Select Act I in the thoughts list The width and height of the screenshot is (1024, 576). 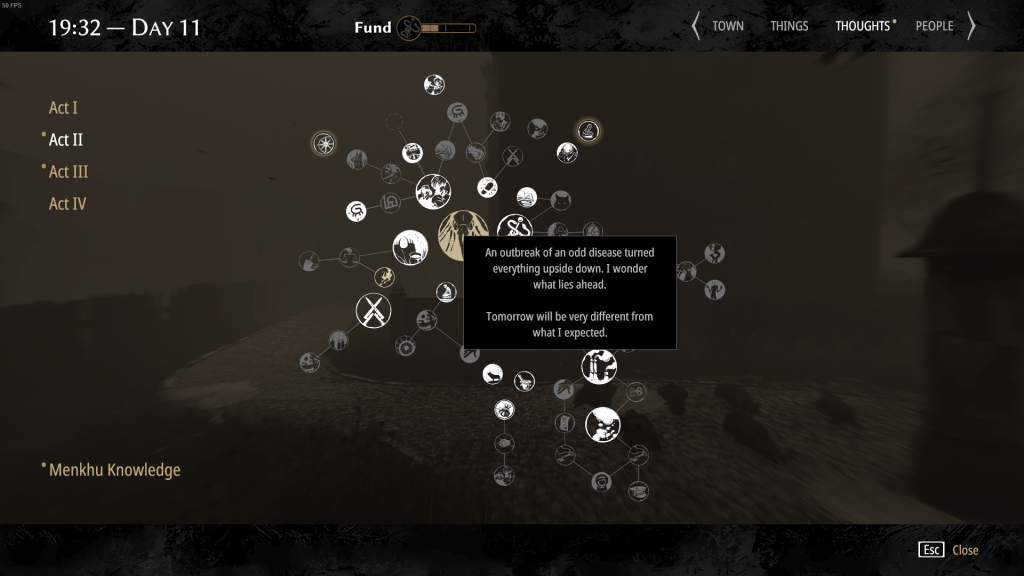coord(63,108)
